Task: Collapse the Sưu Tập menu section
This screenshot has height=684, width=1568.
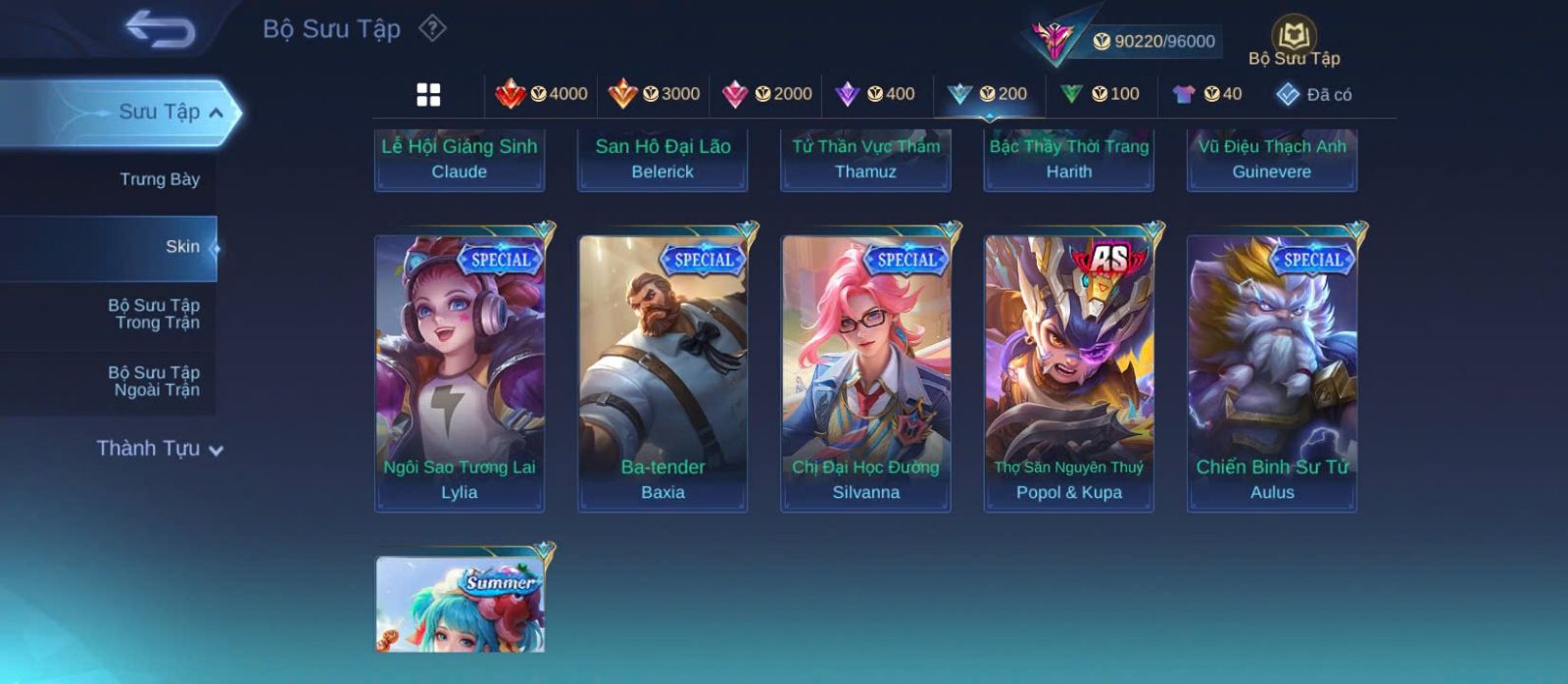Action: tap(215, 113)
